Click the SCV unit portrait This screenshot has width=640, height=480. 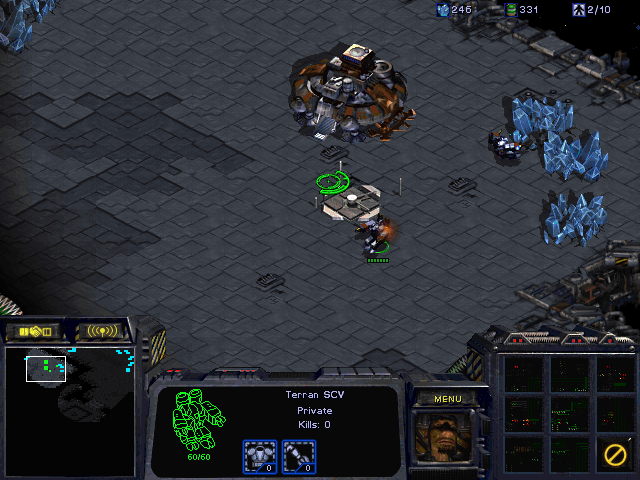(x=446, y=440)
